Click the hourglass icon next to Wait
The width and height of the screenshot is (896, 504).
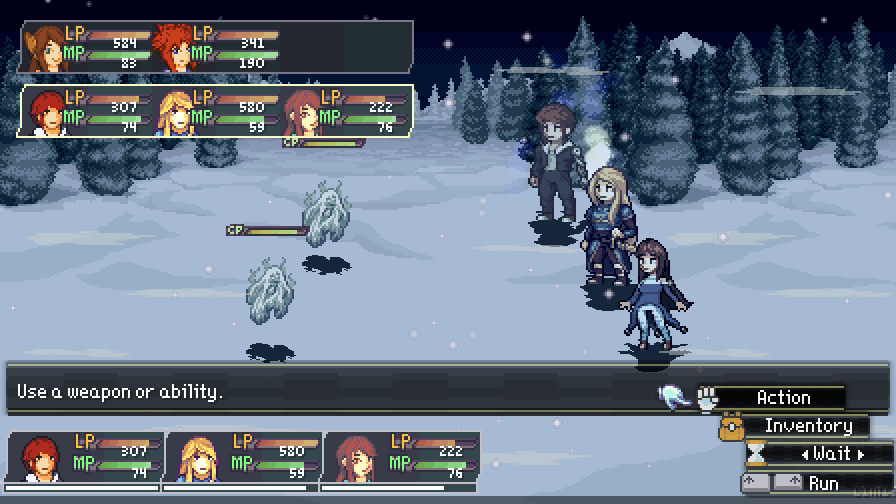click(757, 455)
